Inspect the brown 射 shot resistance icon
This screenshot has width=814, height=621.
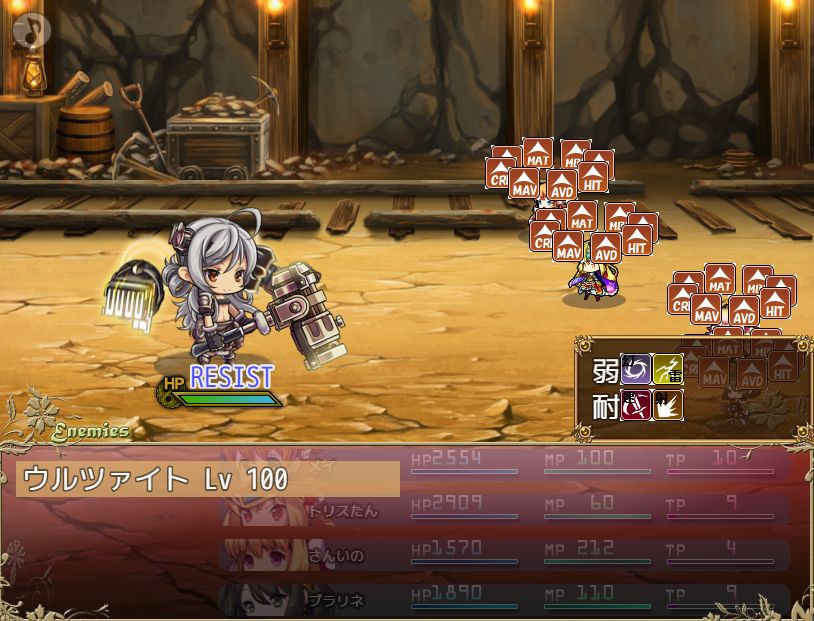(667, 405)
